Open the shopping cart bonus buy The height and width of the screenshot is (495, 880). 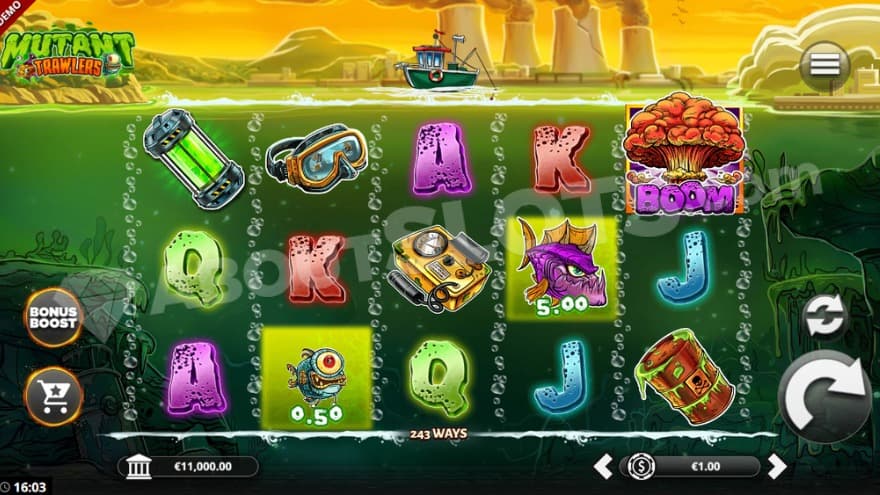click(53, 396)
